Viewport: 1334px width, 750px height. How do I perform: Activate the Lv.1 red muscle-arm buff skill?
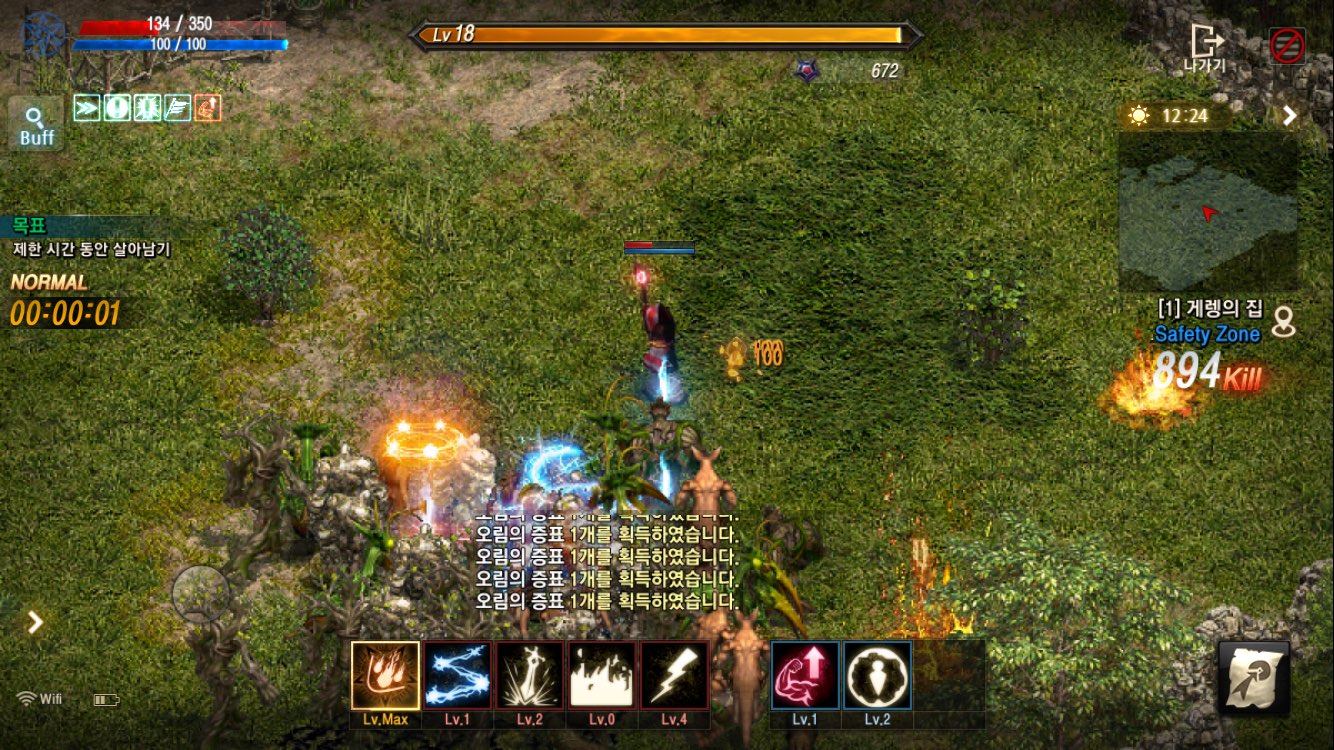805,675
